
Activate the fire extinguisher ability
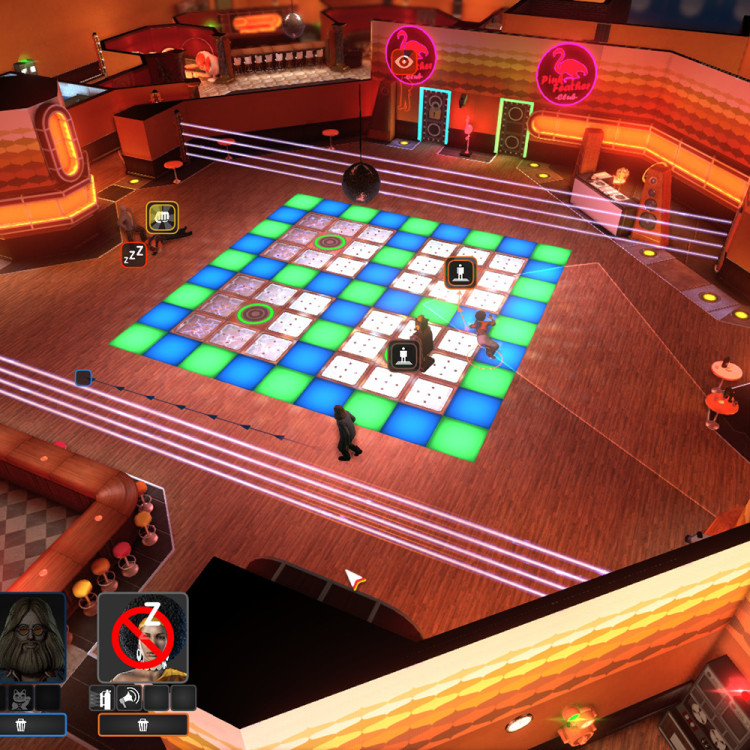tap(102, 698)
